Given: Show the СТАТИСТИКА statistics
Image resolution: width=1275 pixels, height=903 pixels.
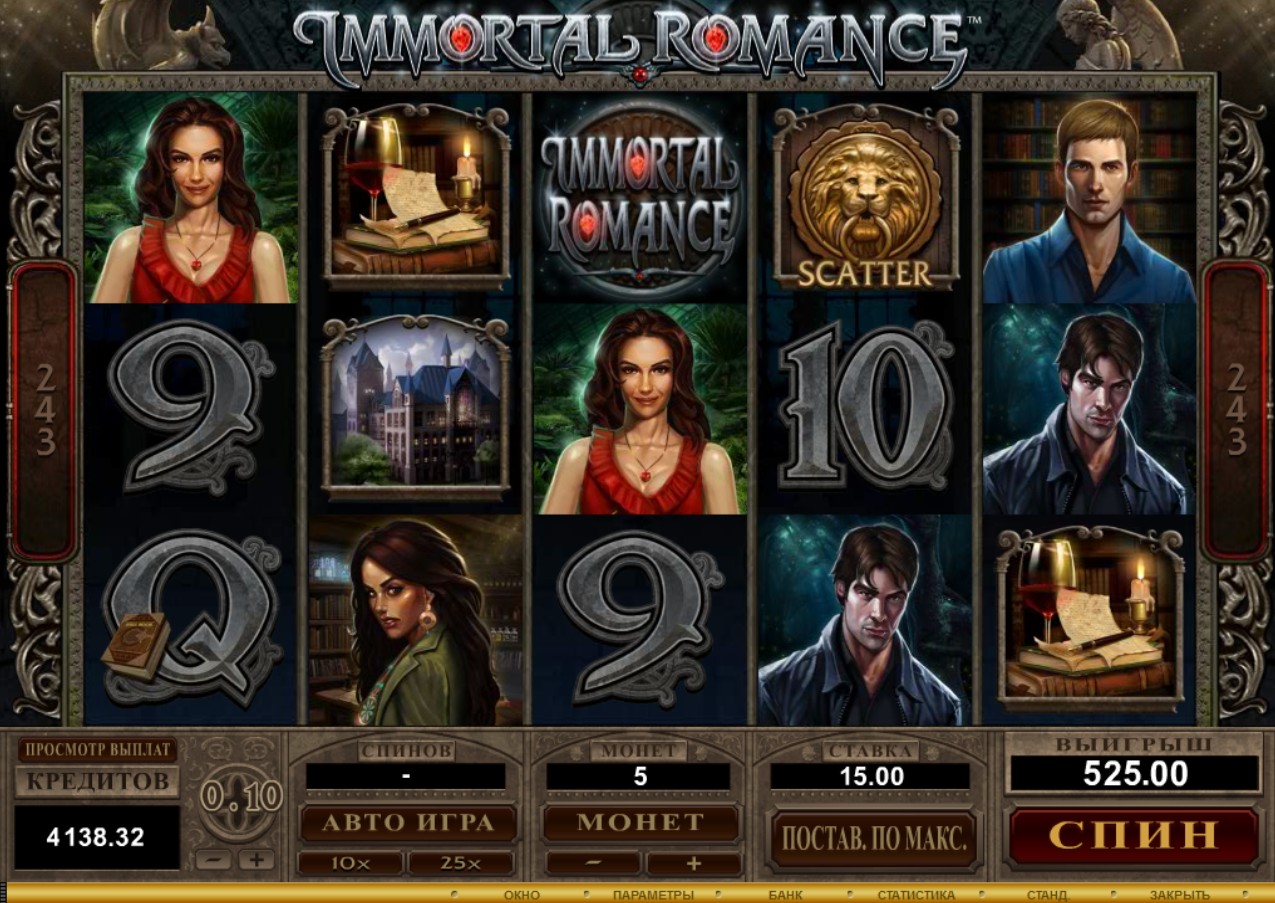Looking at the screenshot, I should (x=915, y=895).
